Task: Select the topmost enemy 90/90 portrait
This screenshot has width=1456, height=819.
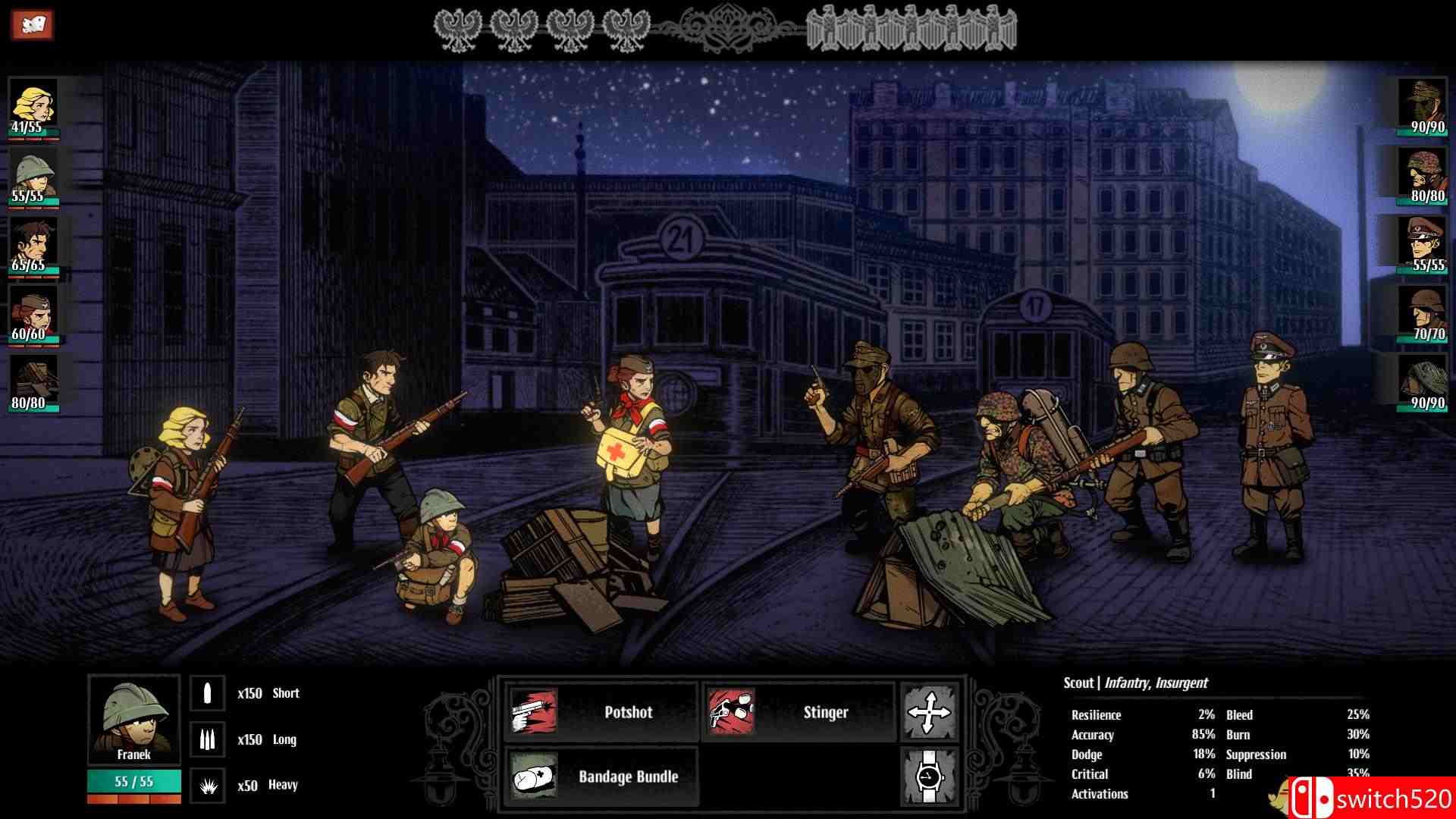Action: point(1424,102)
